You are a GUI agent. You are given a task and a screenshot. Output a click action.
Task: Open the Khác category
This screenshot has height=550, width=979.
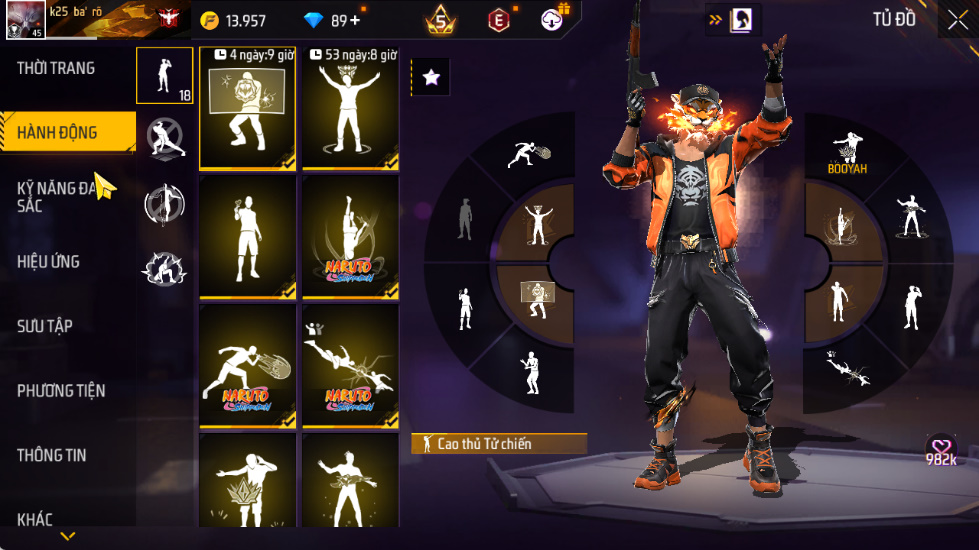tap(35, 518)
